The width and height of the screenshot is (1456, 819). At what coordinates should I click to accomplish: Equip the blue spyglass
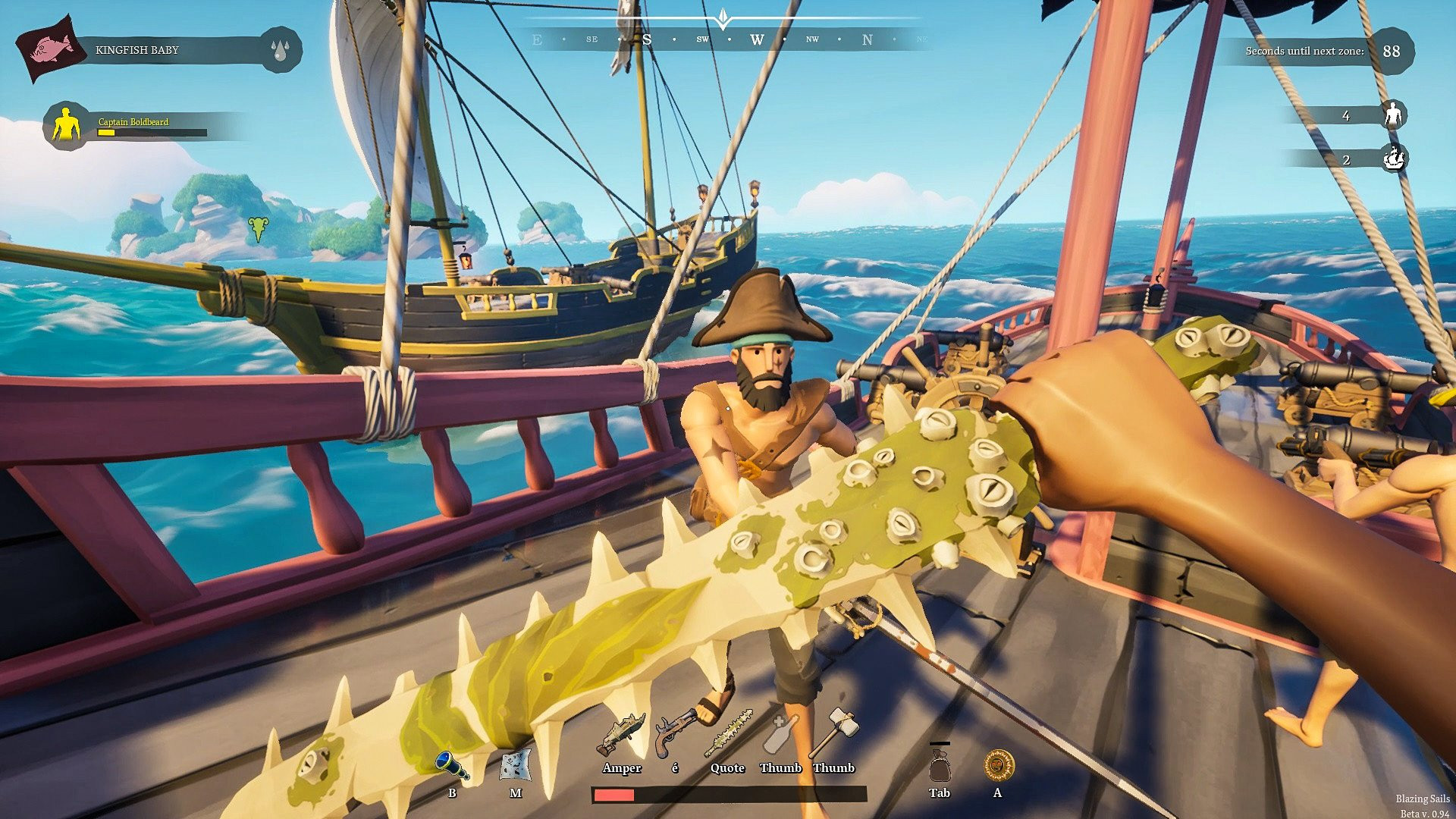click(452, 765)
